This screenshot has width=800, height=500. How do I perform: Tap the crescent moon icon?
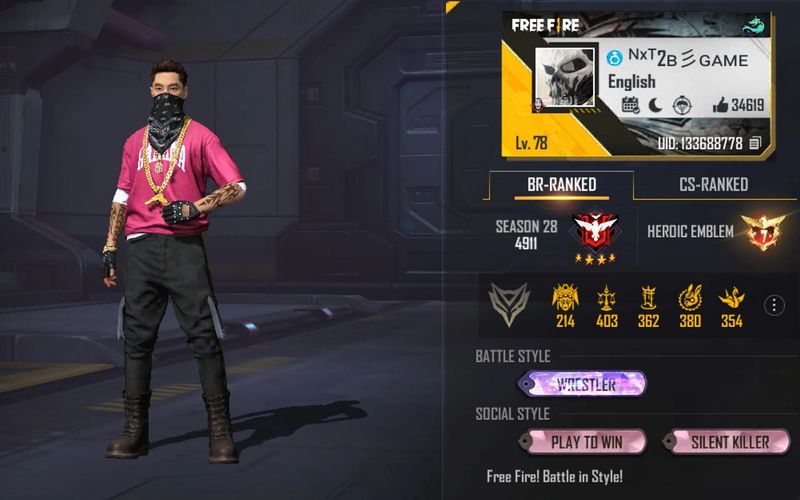point(655,105)
